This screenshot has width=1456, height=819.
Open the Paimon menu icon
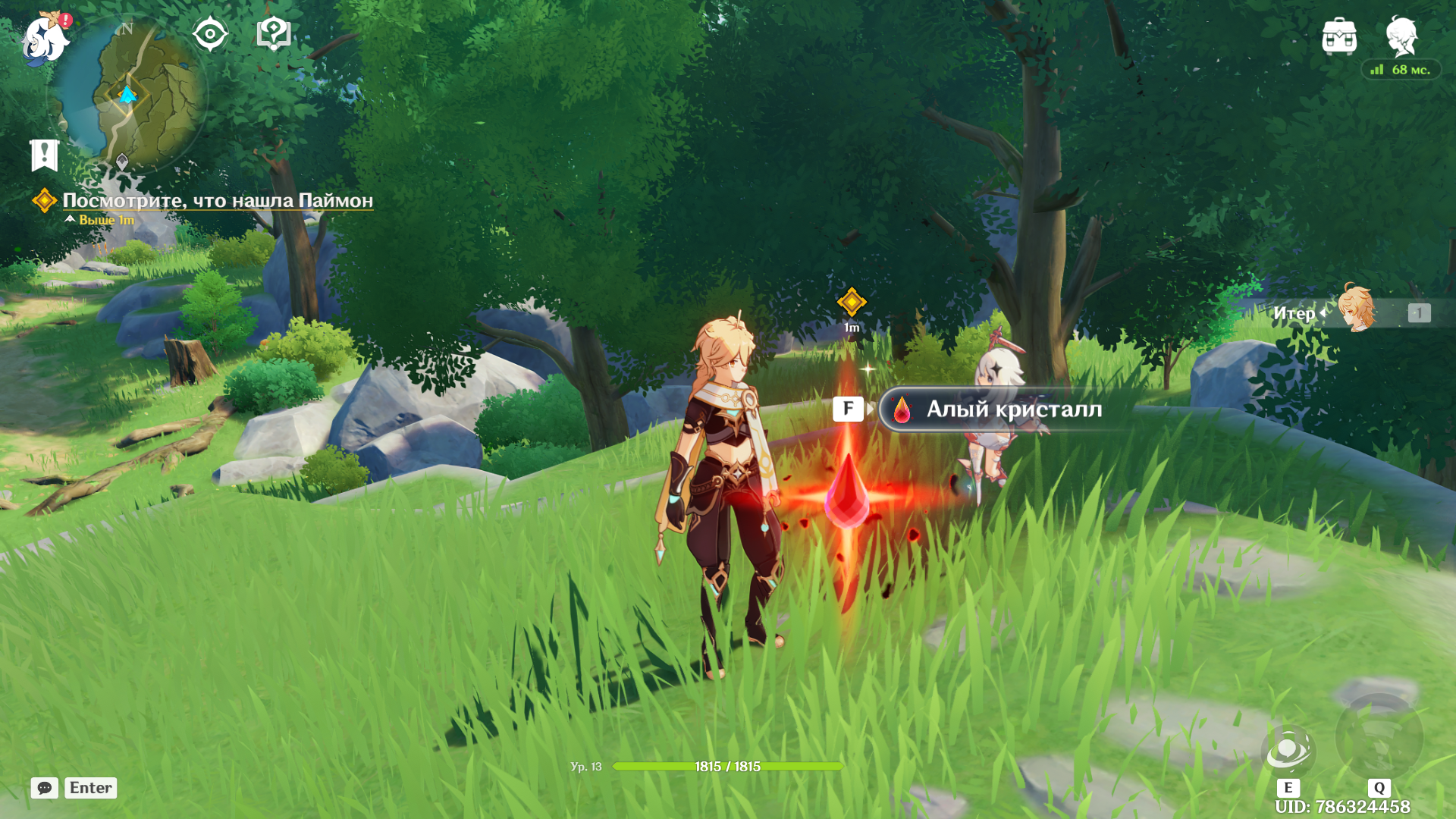coord(45,38)
